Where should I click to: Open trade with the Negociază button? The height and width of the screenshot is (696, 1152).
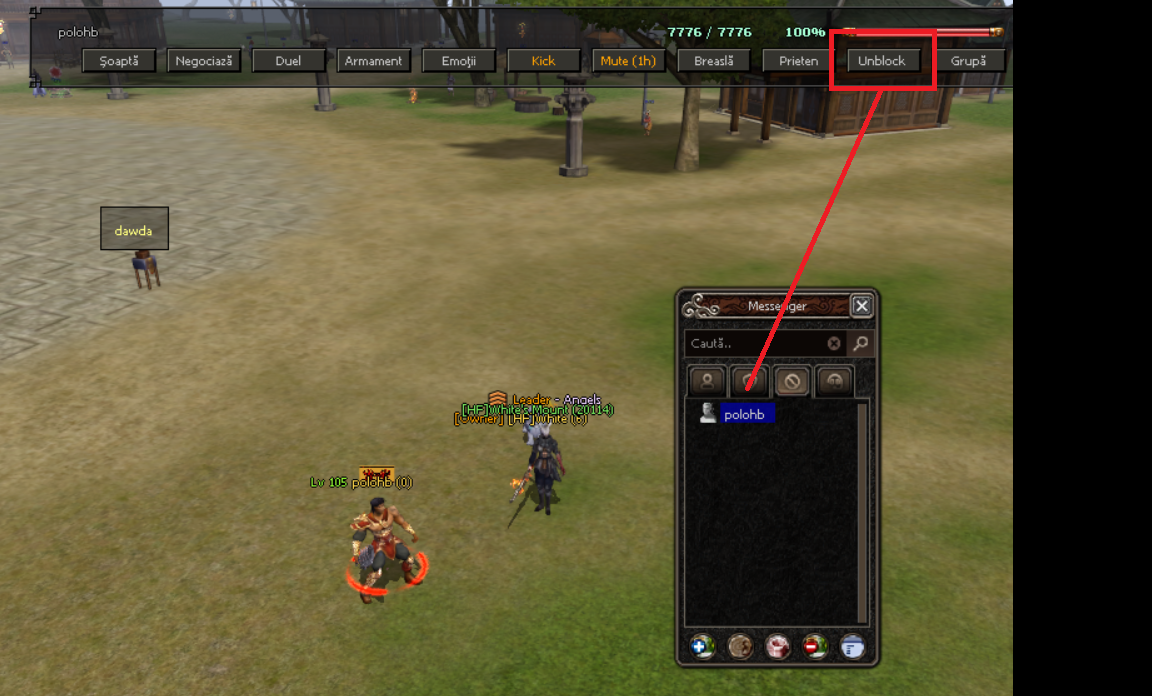pyautogui.click(x=204, y=61)
